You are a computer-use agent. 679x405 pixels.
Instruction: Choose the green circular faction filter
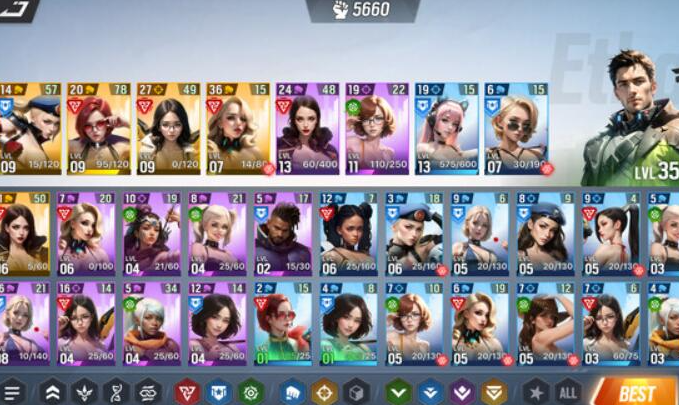250,392
